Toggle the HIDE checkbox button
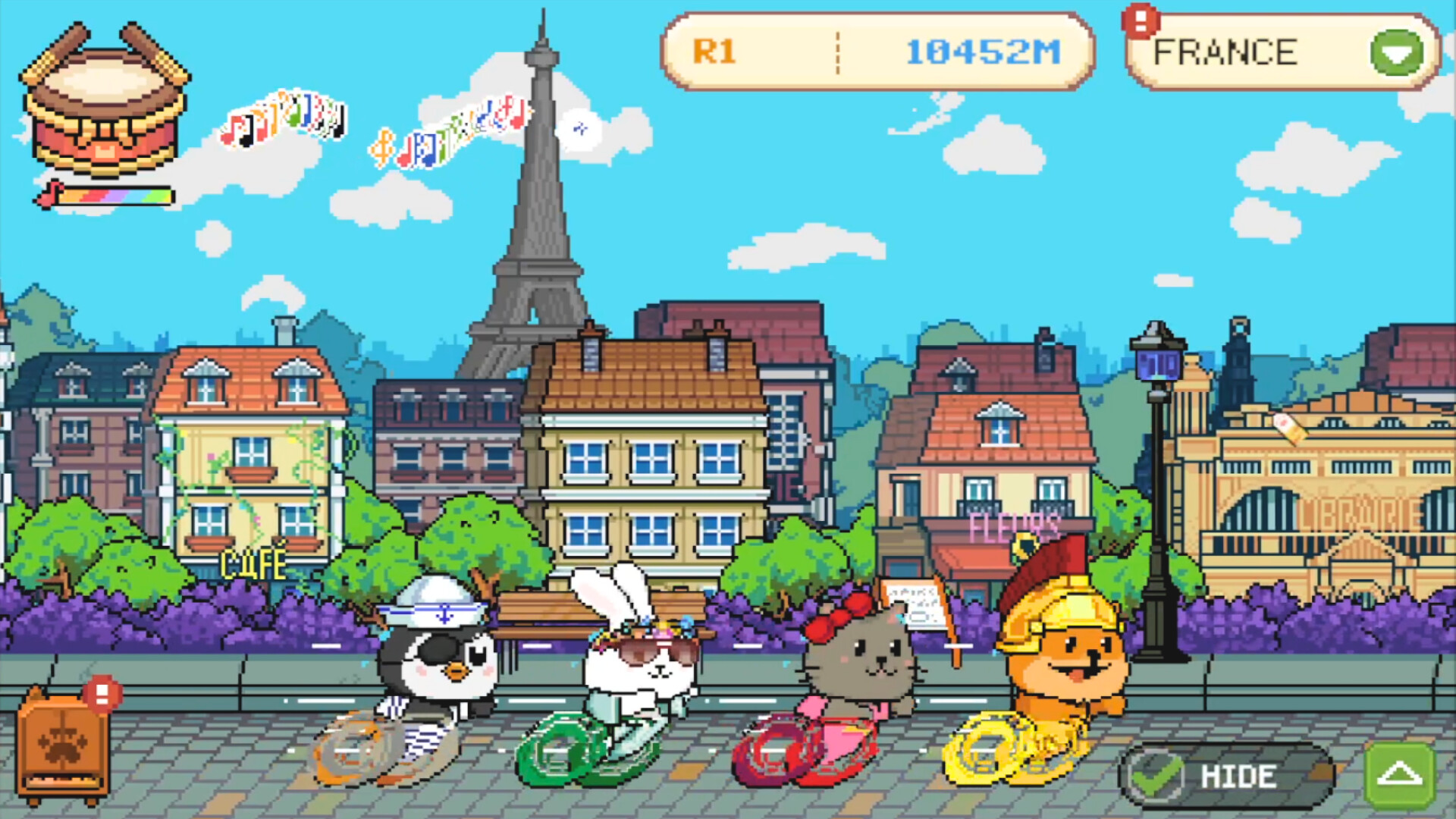This screenshot has height=819, width=1456. (x=1225, y=776)
